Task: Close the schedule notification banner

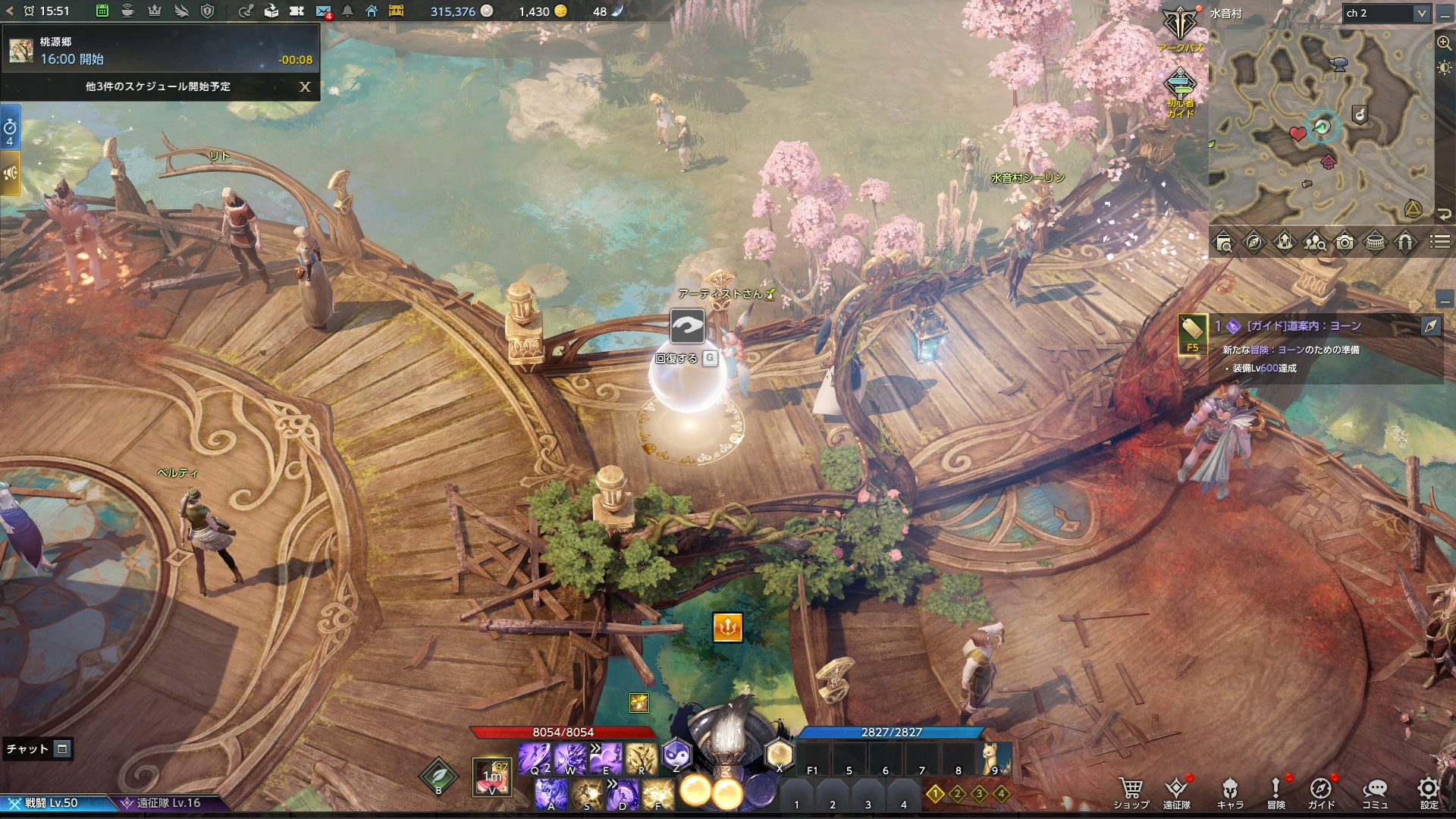Action: 305,86
